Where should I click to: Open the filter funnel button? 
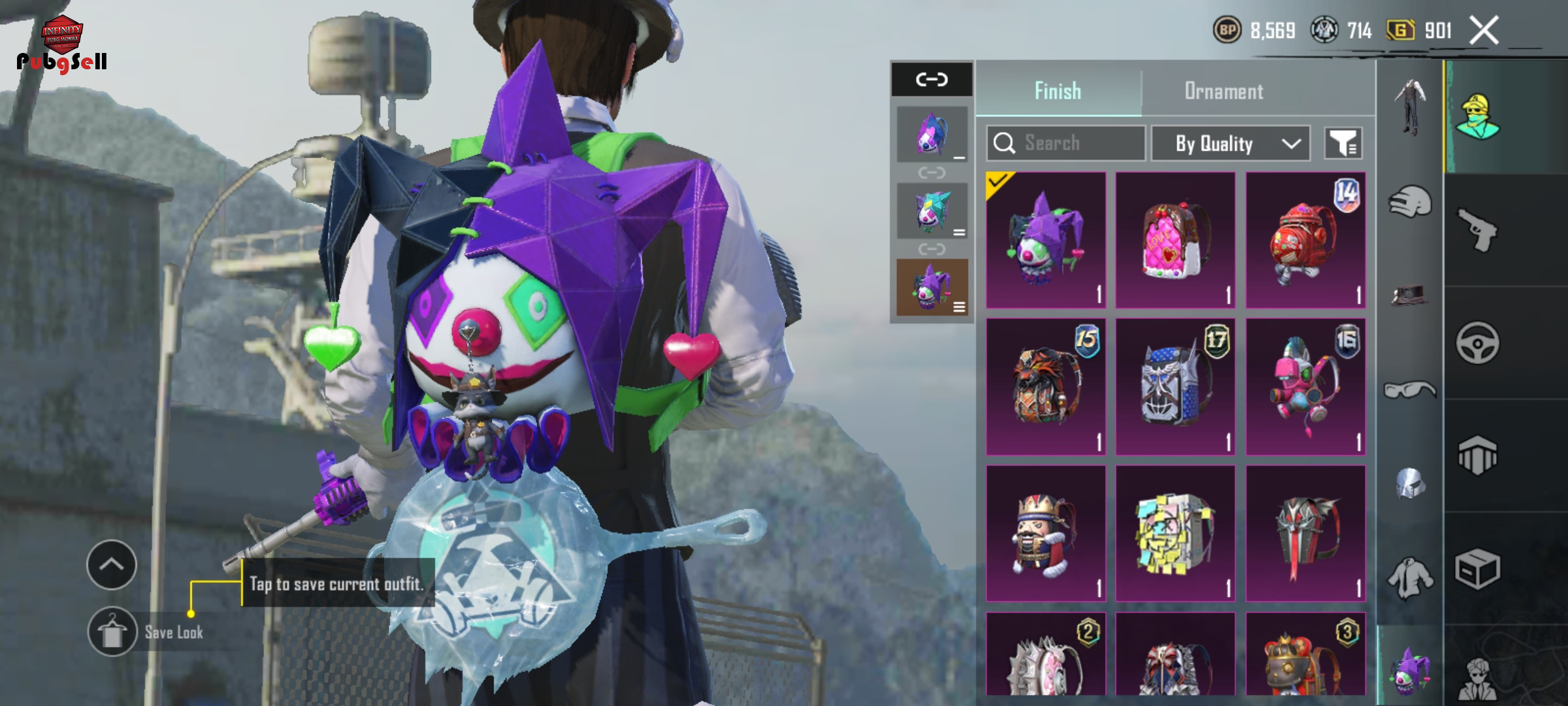[1343, 143]
